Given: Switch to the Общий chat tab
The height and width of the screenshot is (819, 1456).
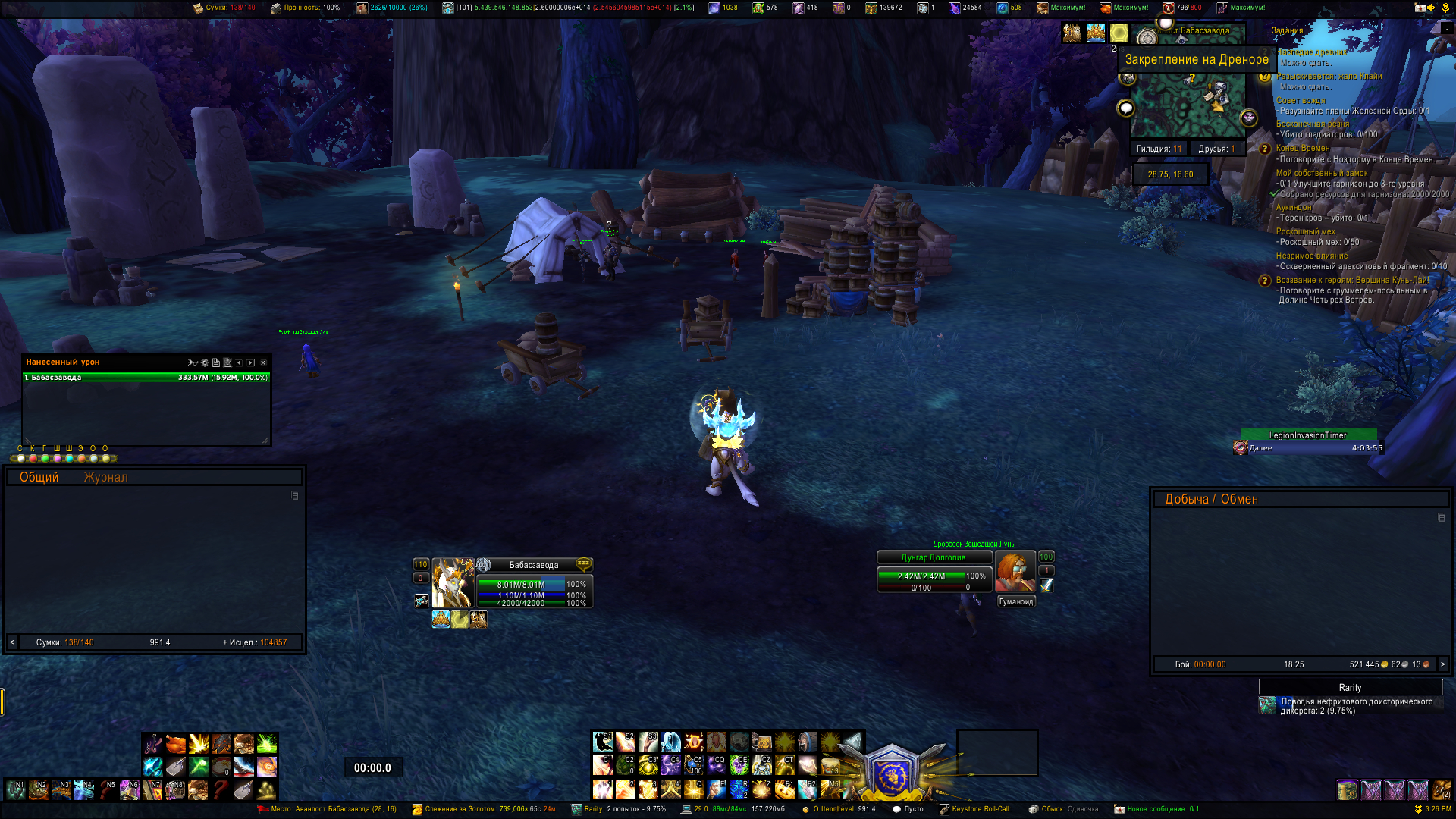Looking at the screenshot, I should (x=39, y=477).
